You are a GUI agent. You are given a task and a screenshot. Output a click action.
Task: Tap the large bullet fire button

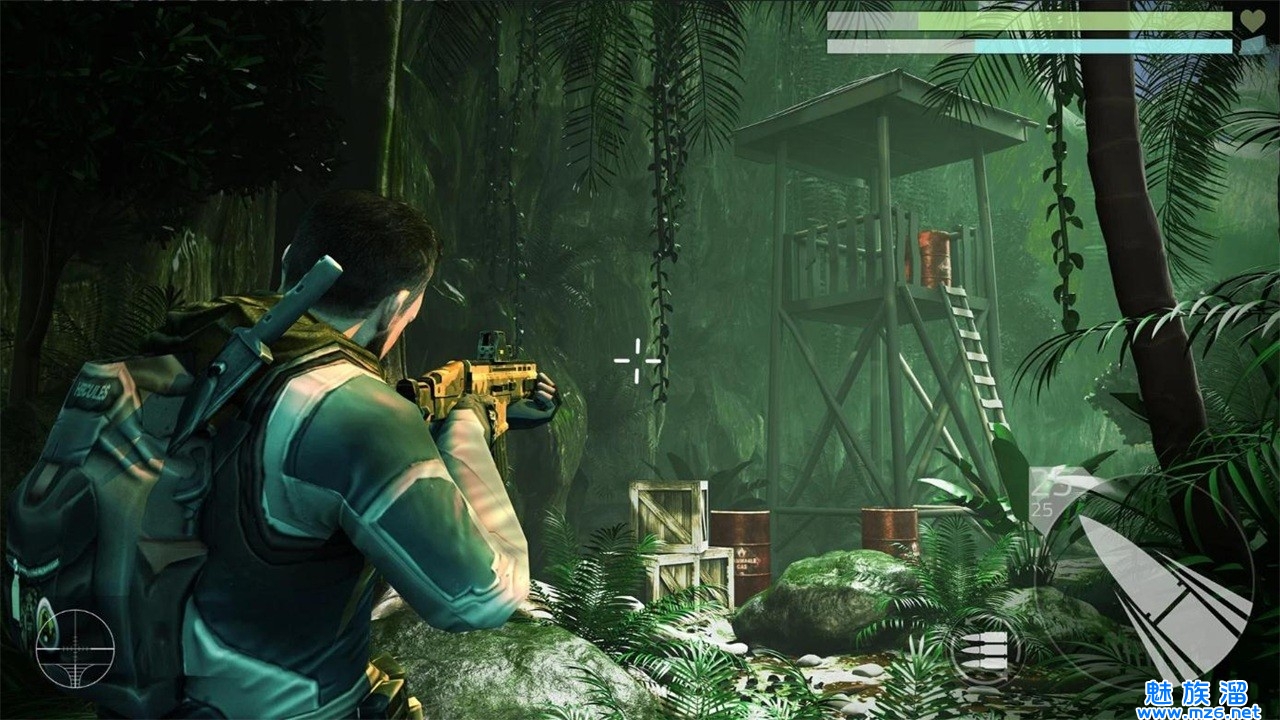pos(1162,589)
